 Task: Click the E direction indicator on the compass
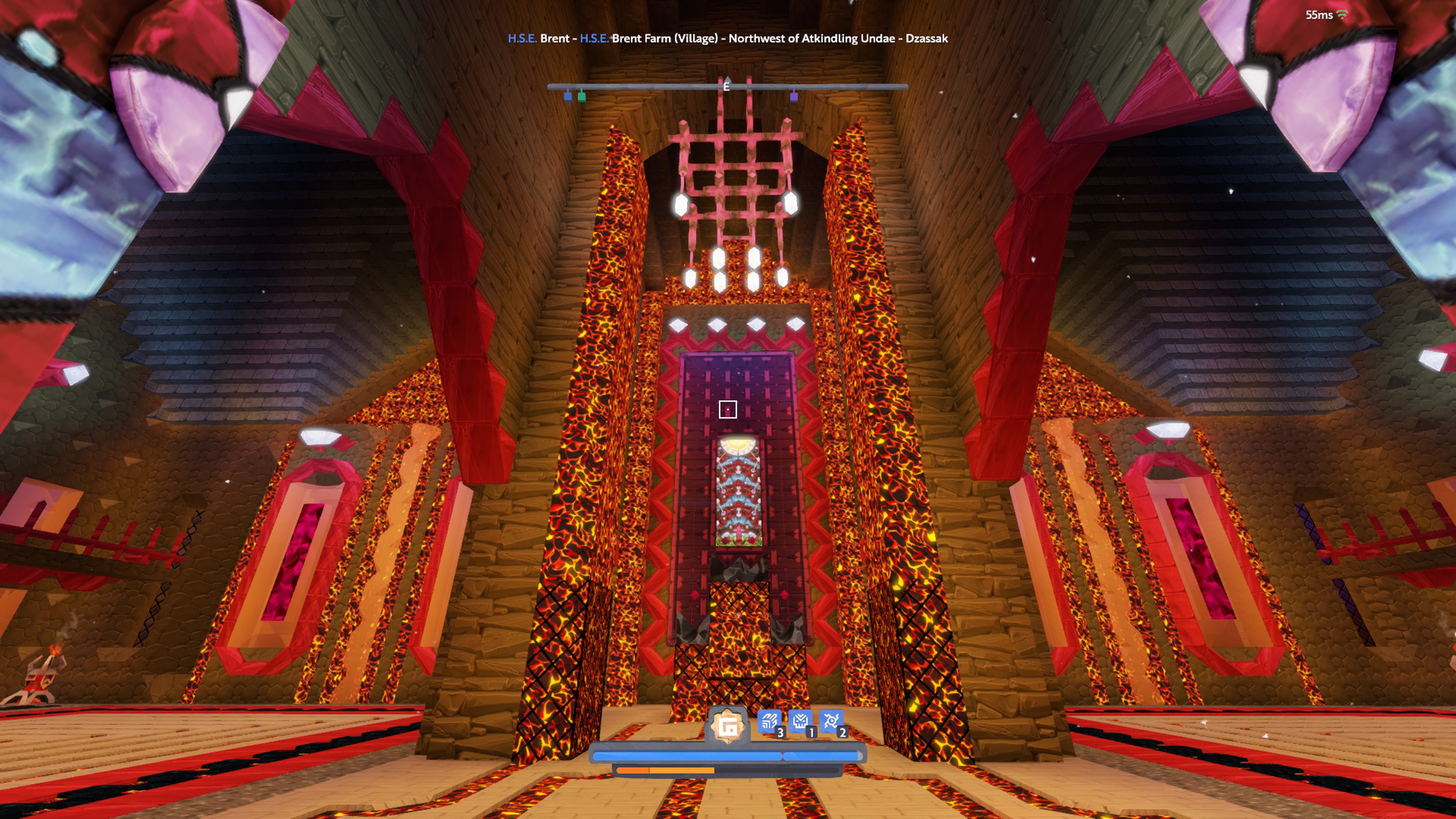point(727,86)
